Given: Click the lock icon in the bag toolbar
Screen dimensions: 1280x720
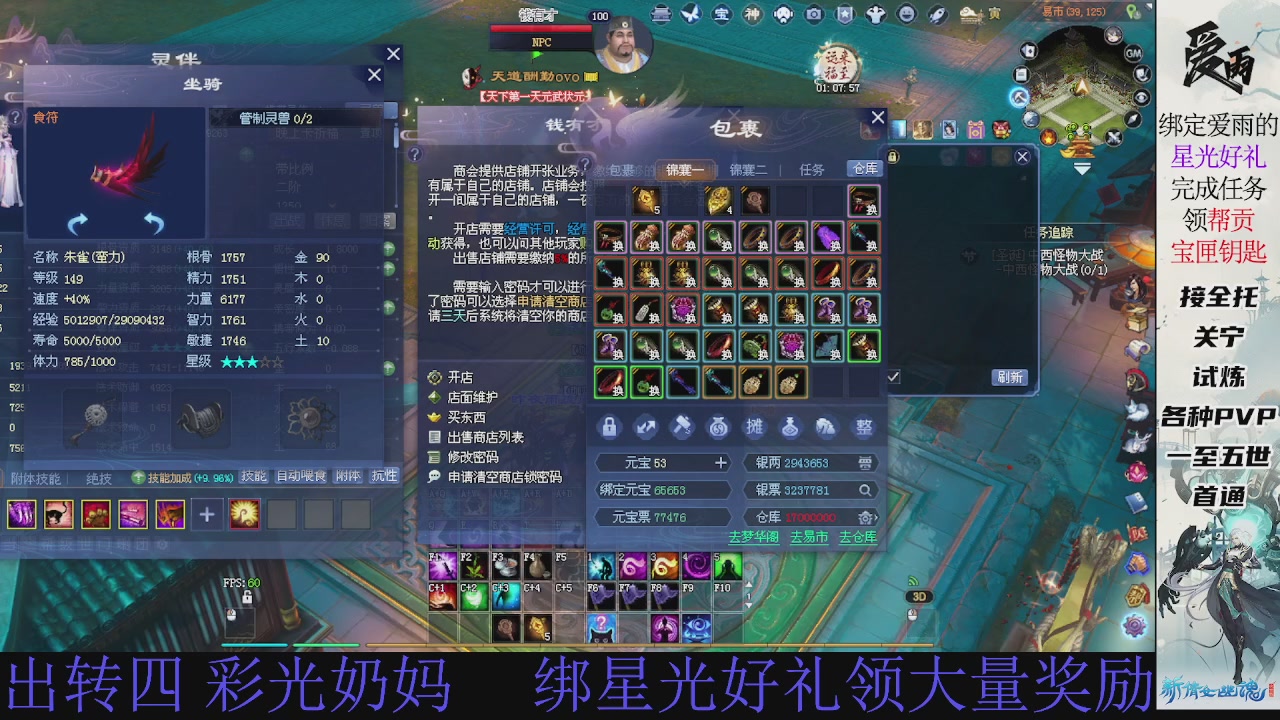Looking at the screenshot, I should [x=610, y=429].
